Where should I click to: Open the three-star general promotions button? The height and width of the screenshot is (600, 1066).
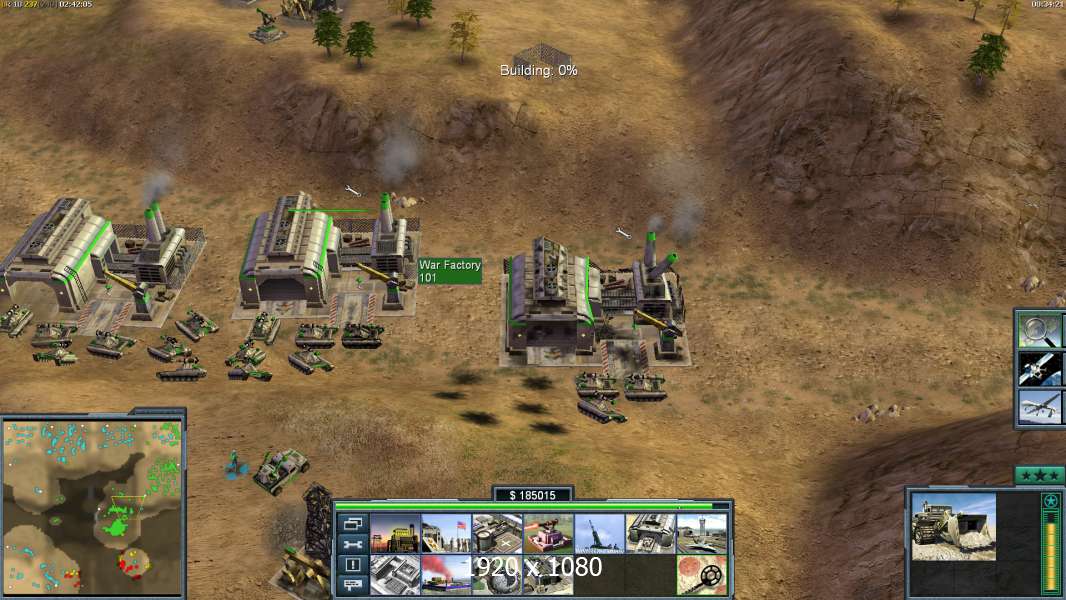pos(1039,475)
